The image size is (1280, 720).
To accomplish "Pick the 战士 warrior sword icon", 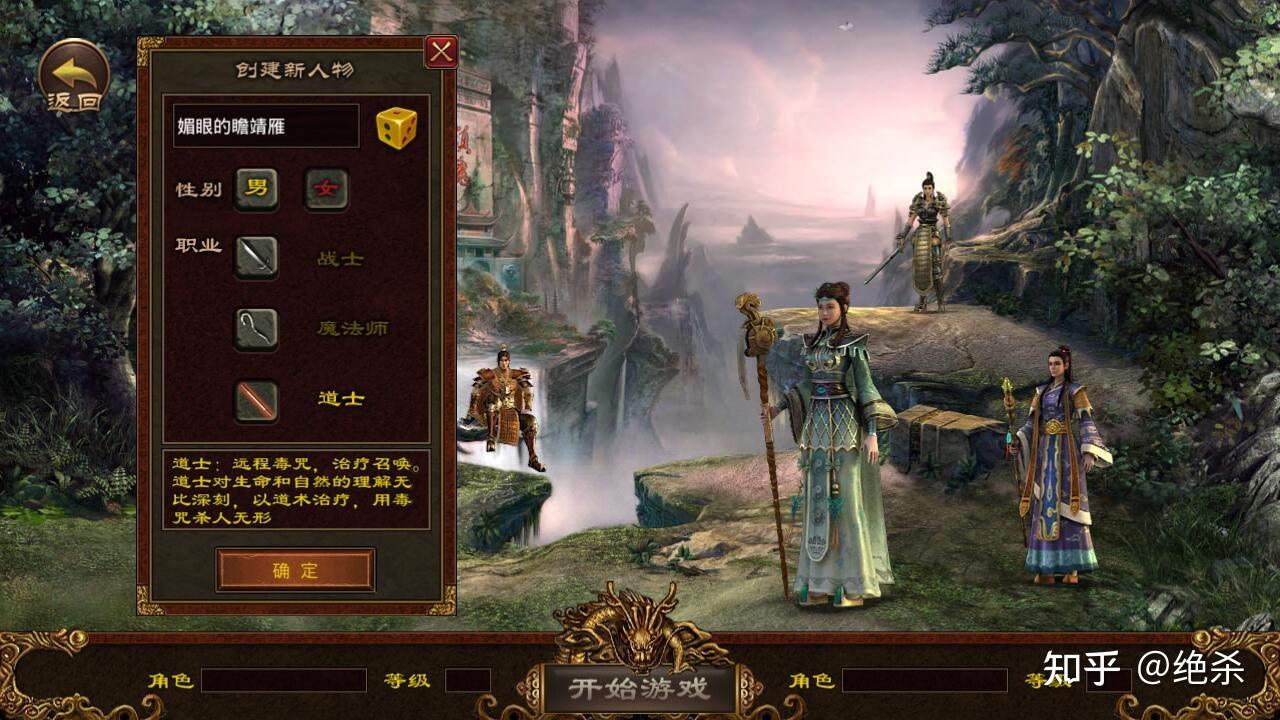I will 256,258.
